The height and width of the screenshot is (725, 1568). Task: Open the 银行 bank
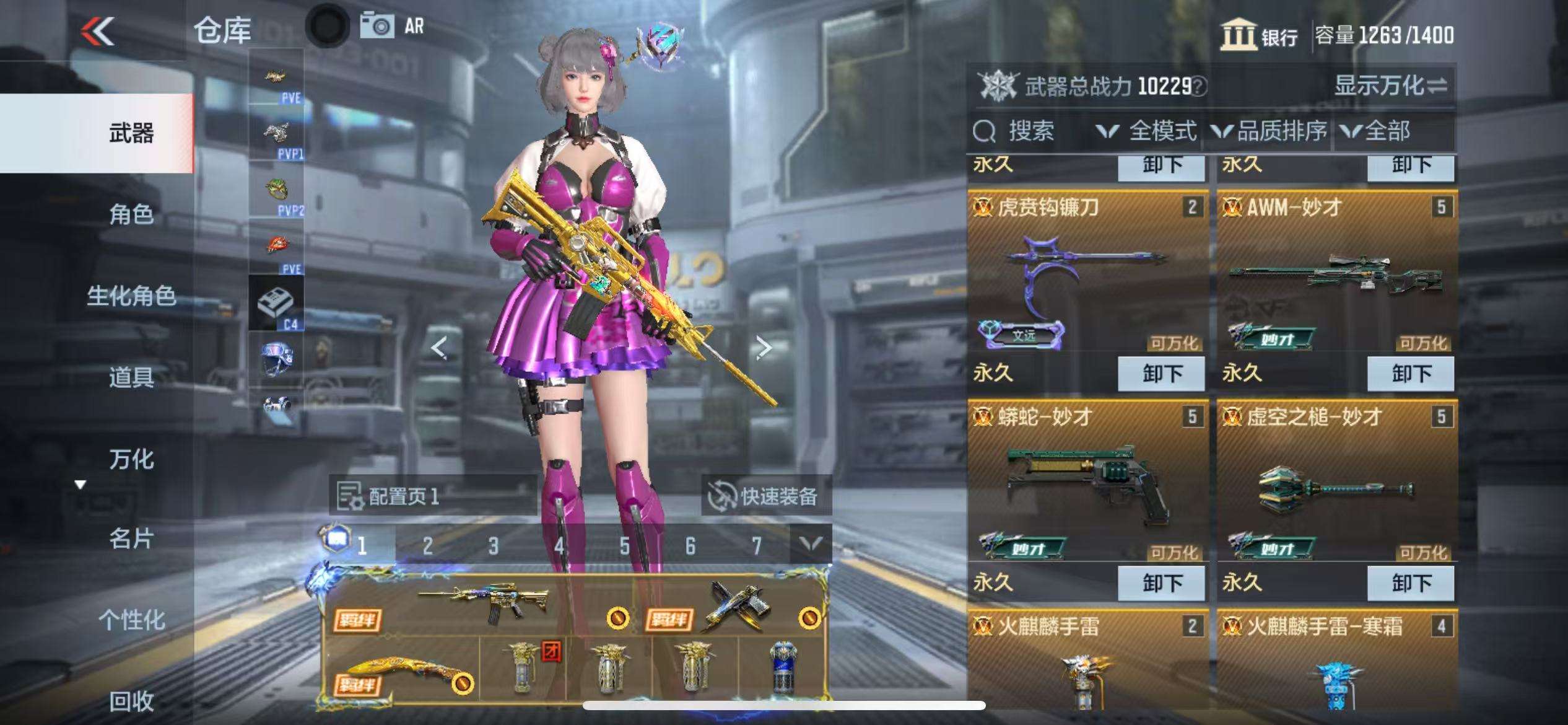click(1260, 35)
